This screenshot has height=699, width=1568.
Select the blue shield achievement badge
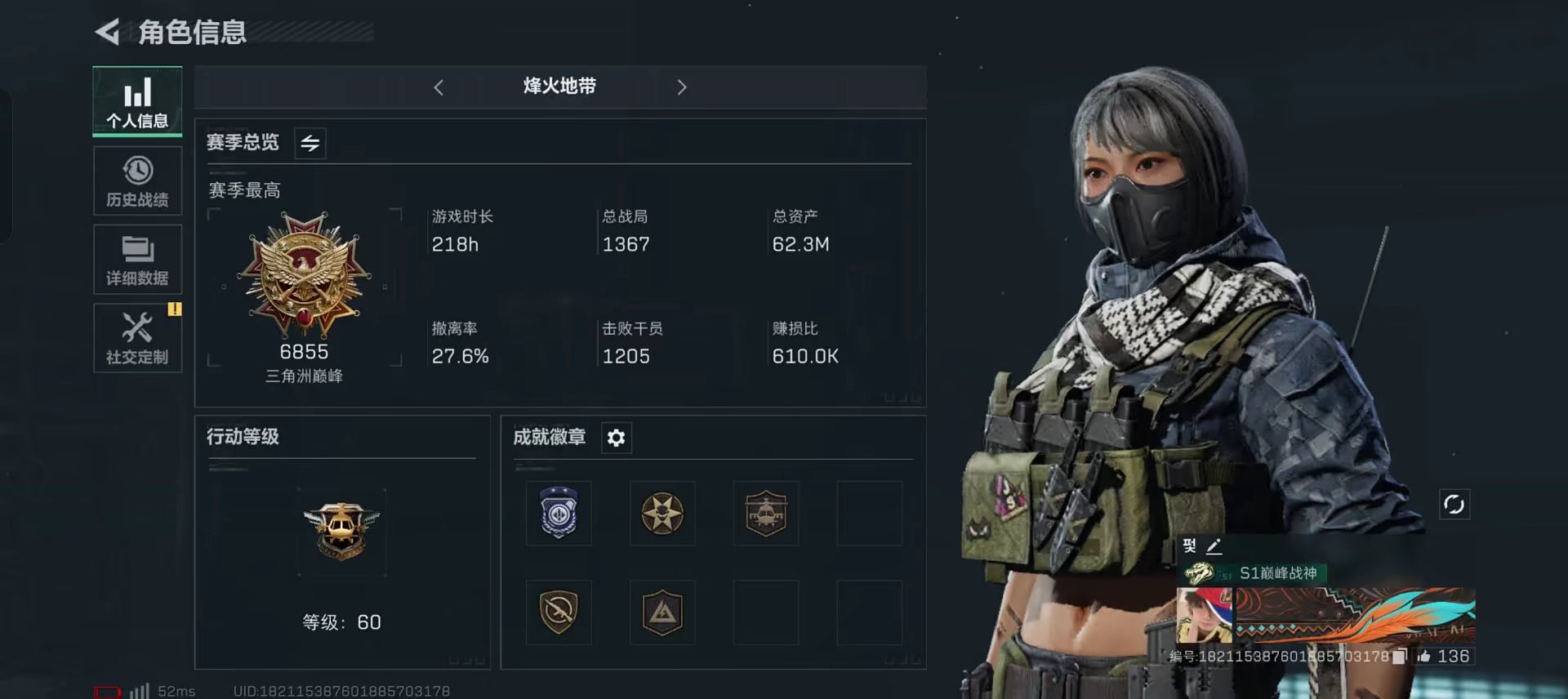pyautogui.click(x=559, y=514)
